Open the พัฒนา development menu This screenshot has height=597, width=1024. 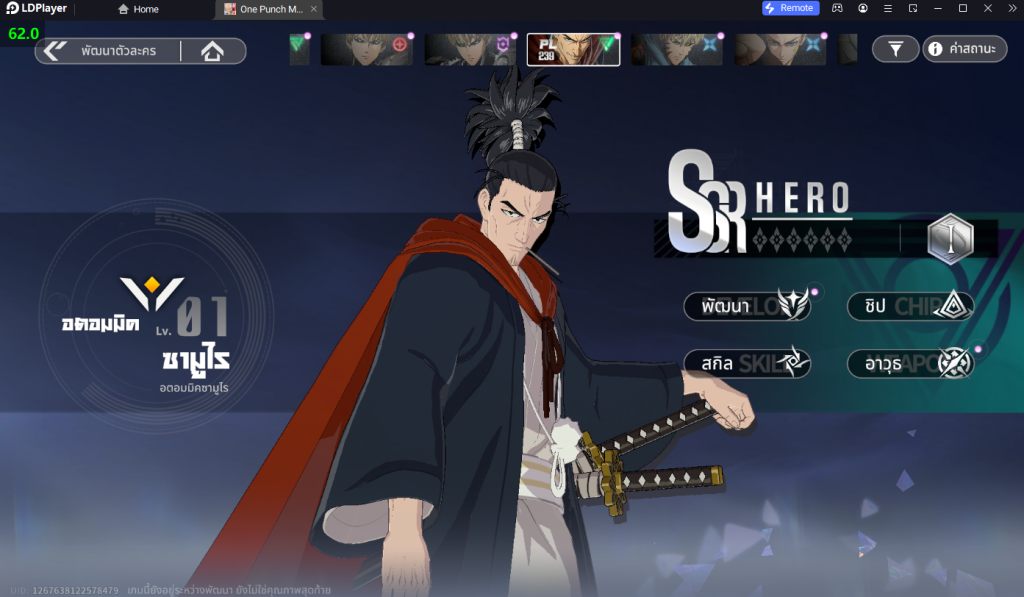click(x=747, y=306)
